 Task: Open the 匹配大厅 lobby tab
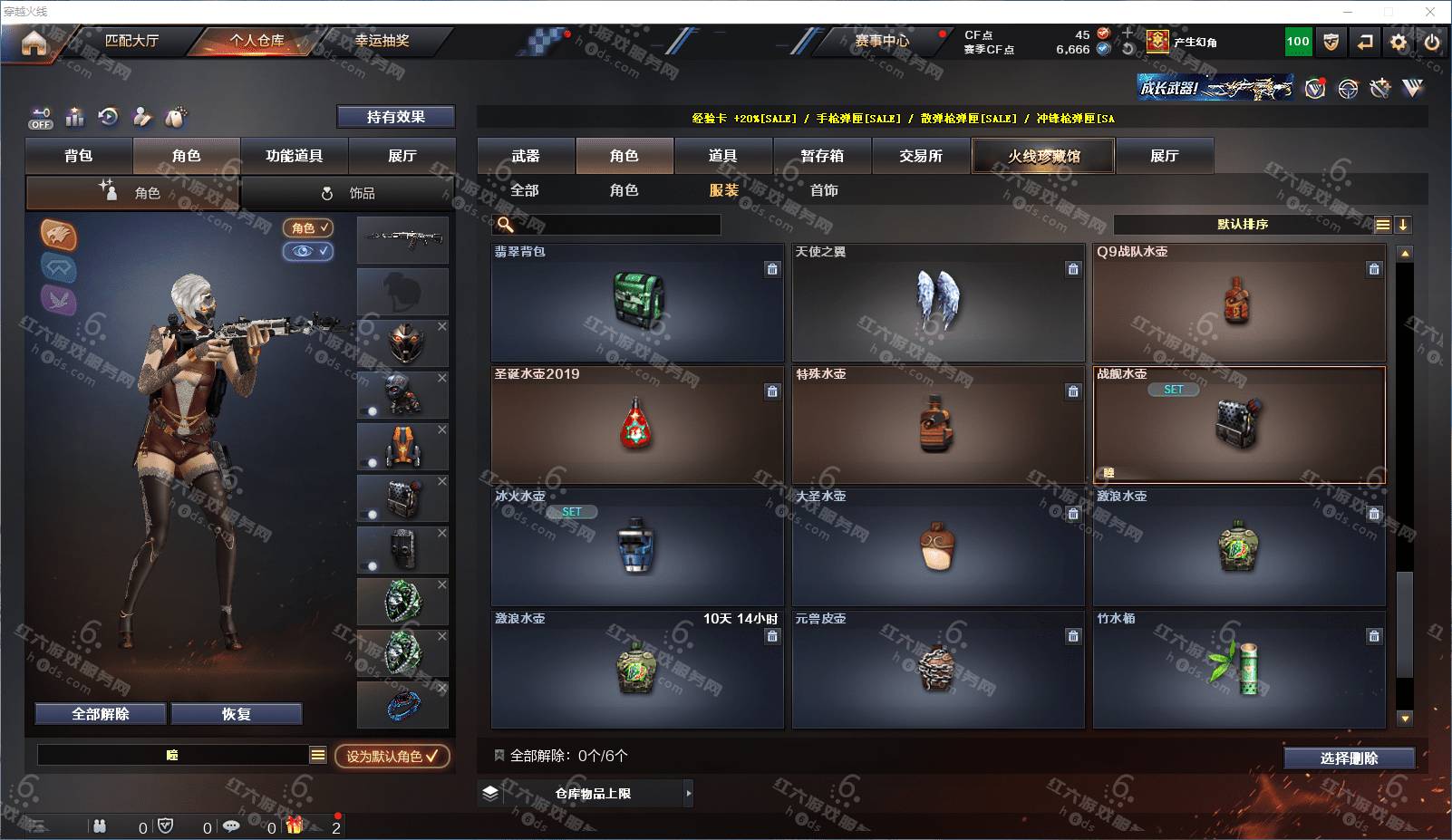[131, 41]
